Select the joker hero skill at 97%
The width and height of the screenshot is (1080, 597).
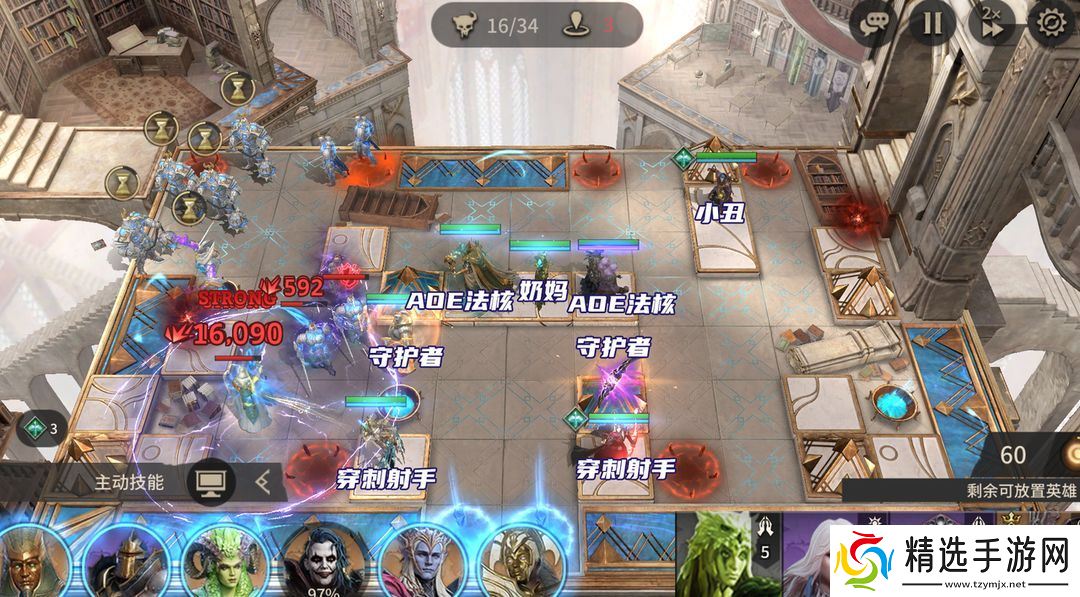click(323, 560)
